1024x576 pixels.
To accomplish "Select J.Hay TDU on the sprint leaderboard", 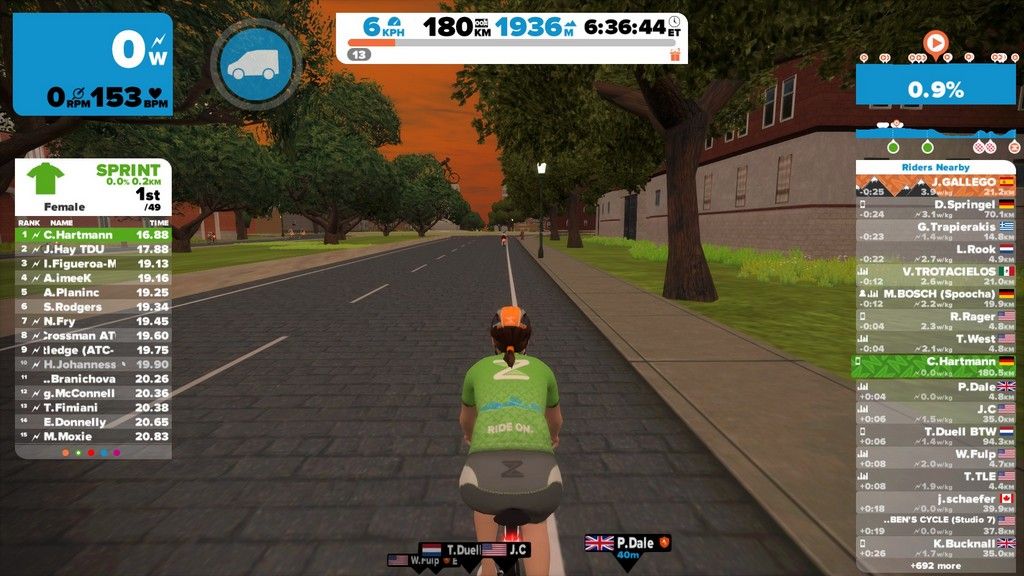I will [x=93, y=249].
